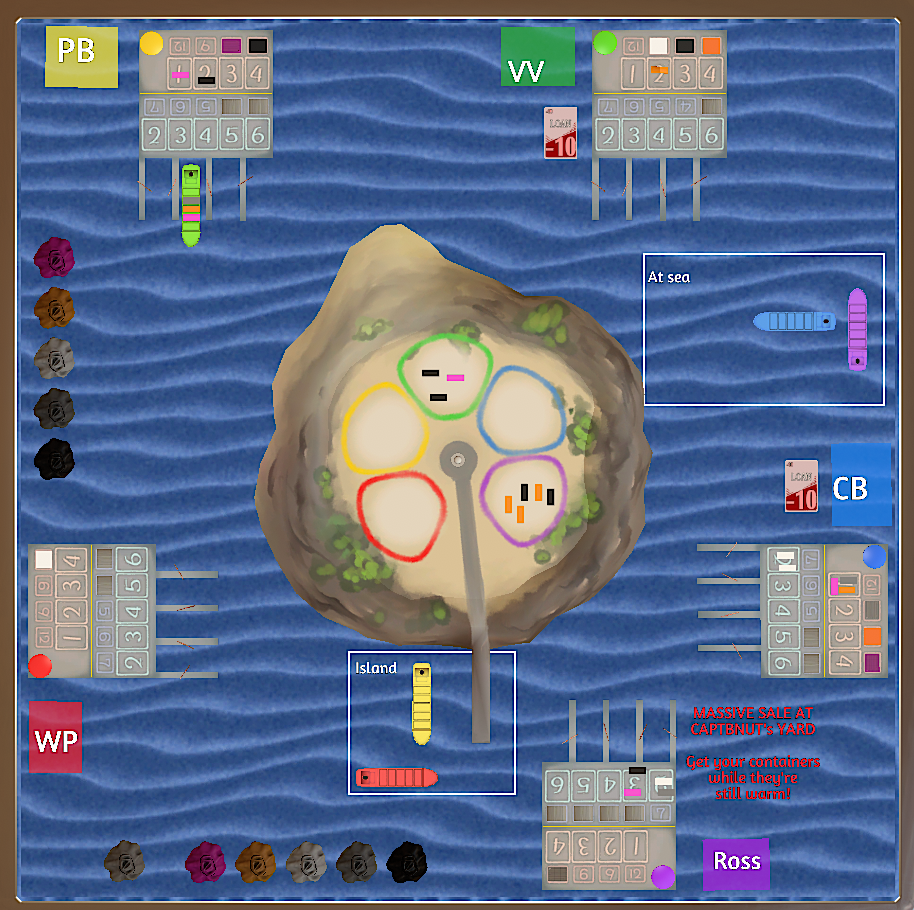Viewport: 914px width, 910px height.
Task: Choose the green-outlined island storage zone
Action: coord(445,375)
